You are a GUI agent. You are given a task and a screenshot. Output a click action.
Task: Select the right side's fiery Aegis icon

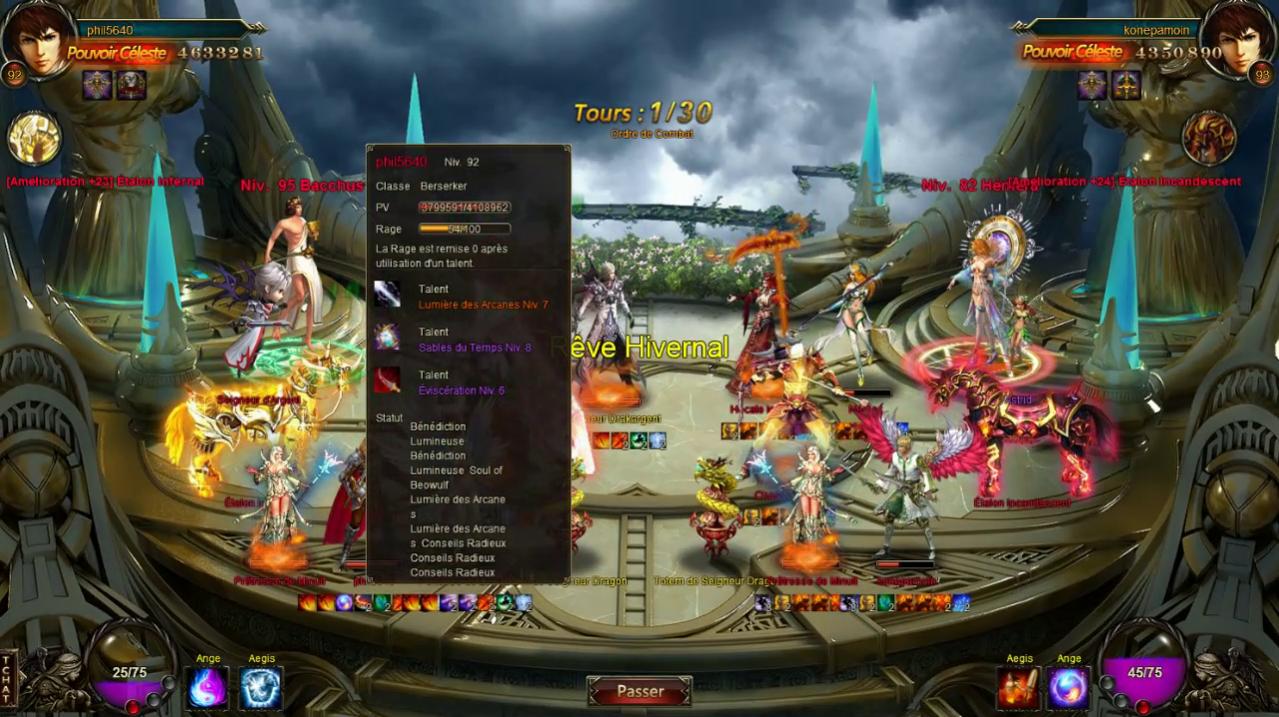[1018, 688]
